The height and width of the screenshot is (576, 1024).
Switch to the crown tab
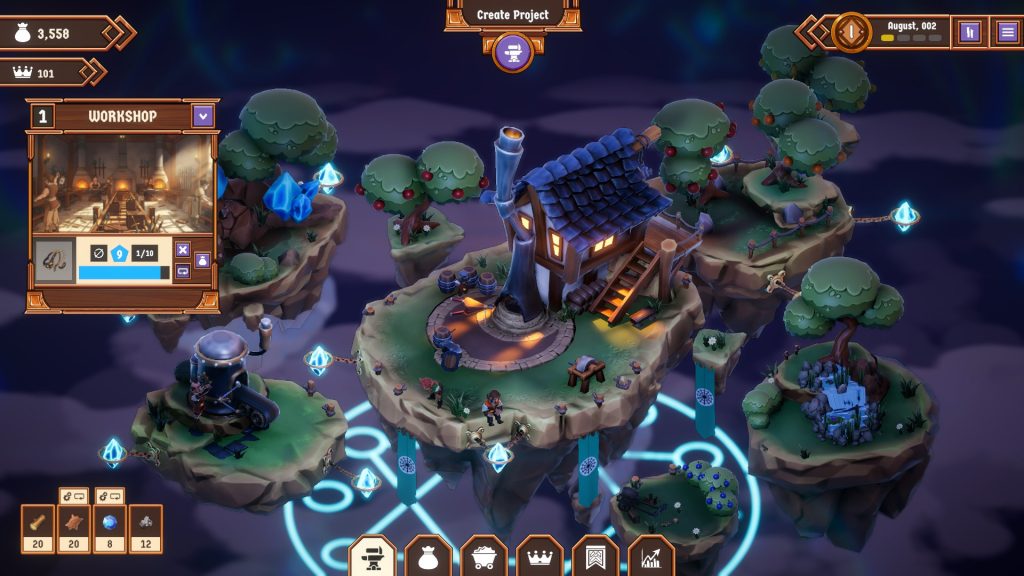(x=540, y=558)
